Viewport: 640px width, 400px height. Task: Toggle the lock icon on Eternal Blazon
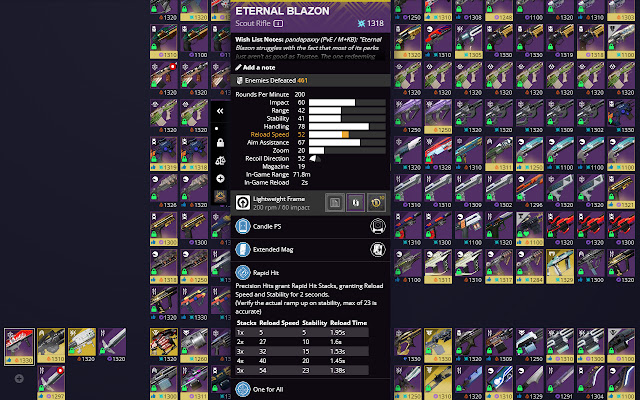[x=220, y=143]
